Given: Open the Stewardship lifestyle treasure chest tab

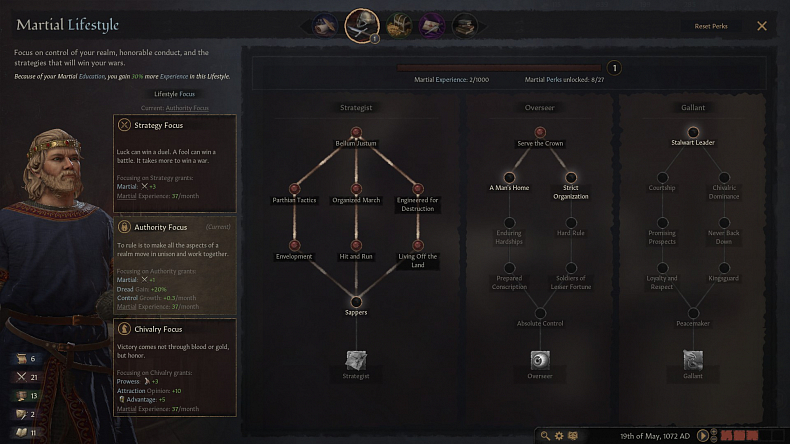Looking at the screenshot, I should [x=399, y=25].
